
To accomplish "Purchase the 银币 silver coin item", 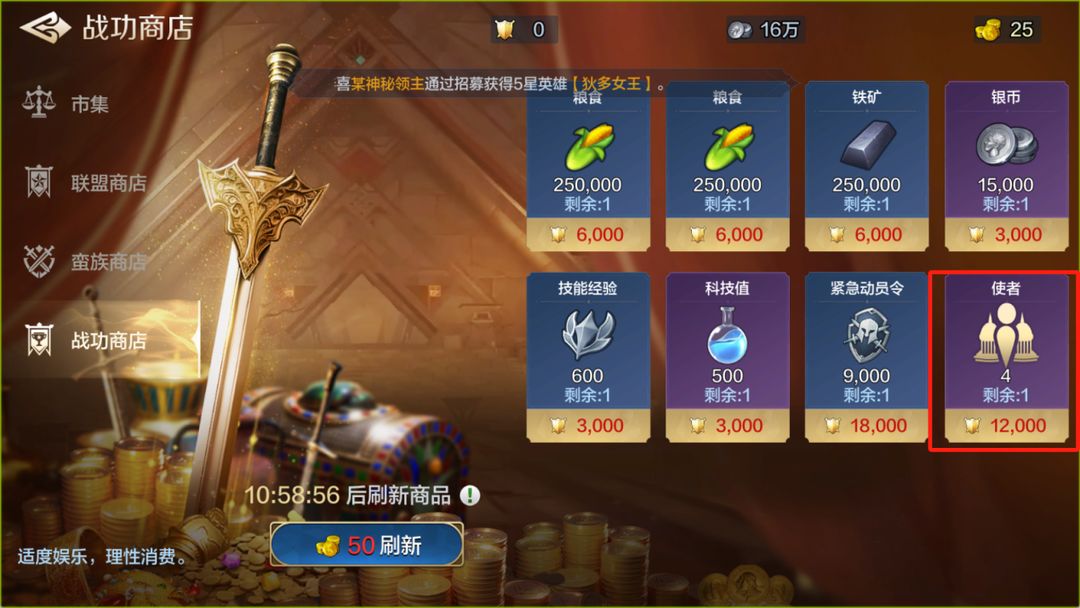I will [x=1005, y=166].
